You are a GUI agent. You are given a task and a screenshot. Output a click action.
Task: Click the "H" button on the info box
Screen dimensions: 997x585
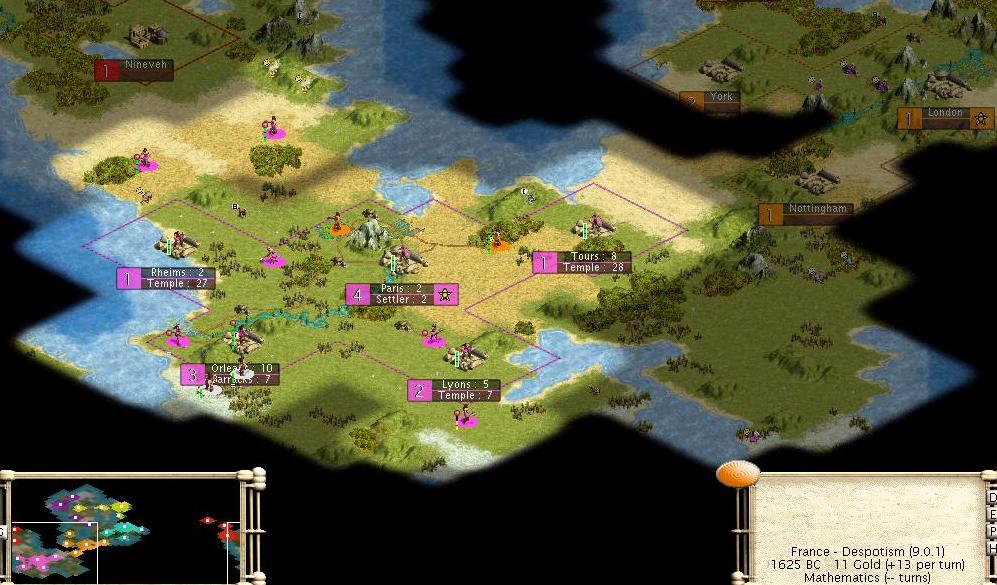pos(991,549)
